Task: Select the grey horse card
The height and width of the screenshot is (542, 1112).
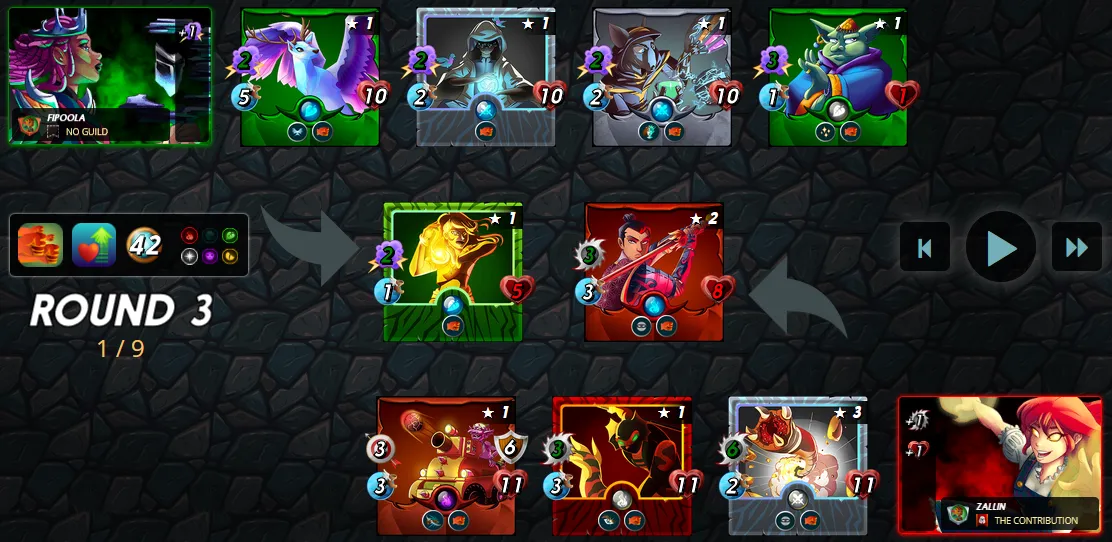Action: (x=662, y=77)
